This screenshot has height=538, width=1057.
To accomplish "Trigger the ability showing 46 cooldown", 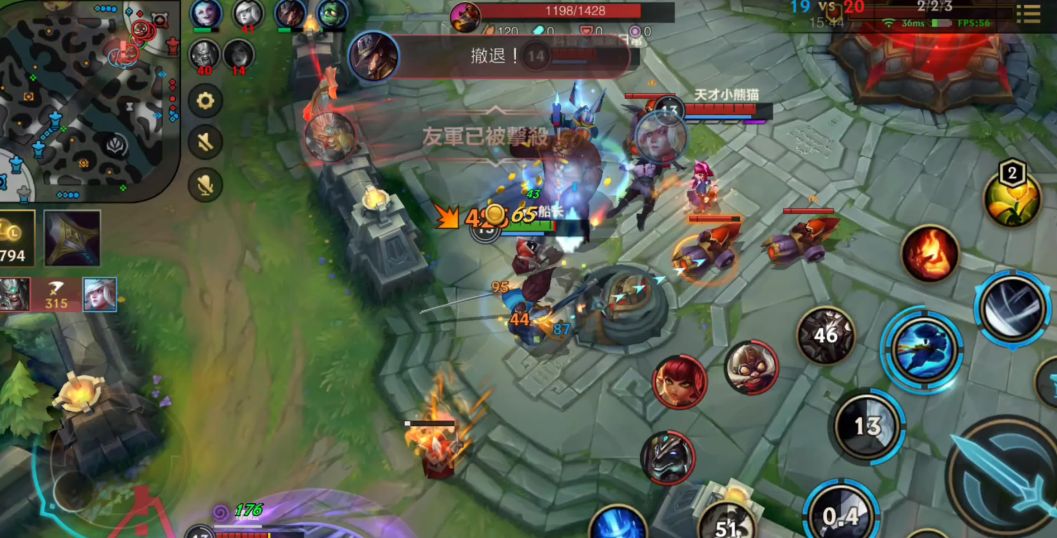I will 825,335.
